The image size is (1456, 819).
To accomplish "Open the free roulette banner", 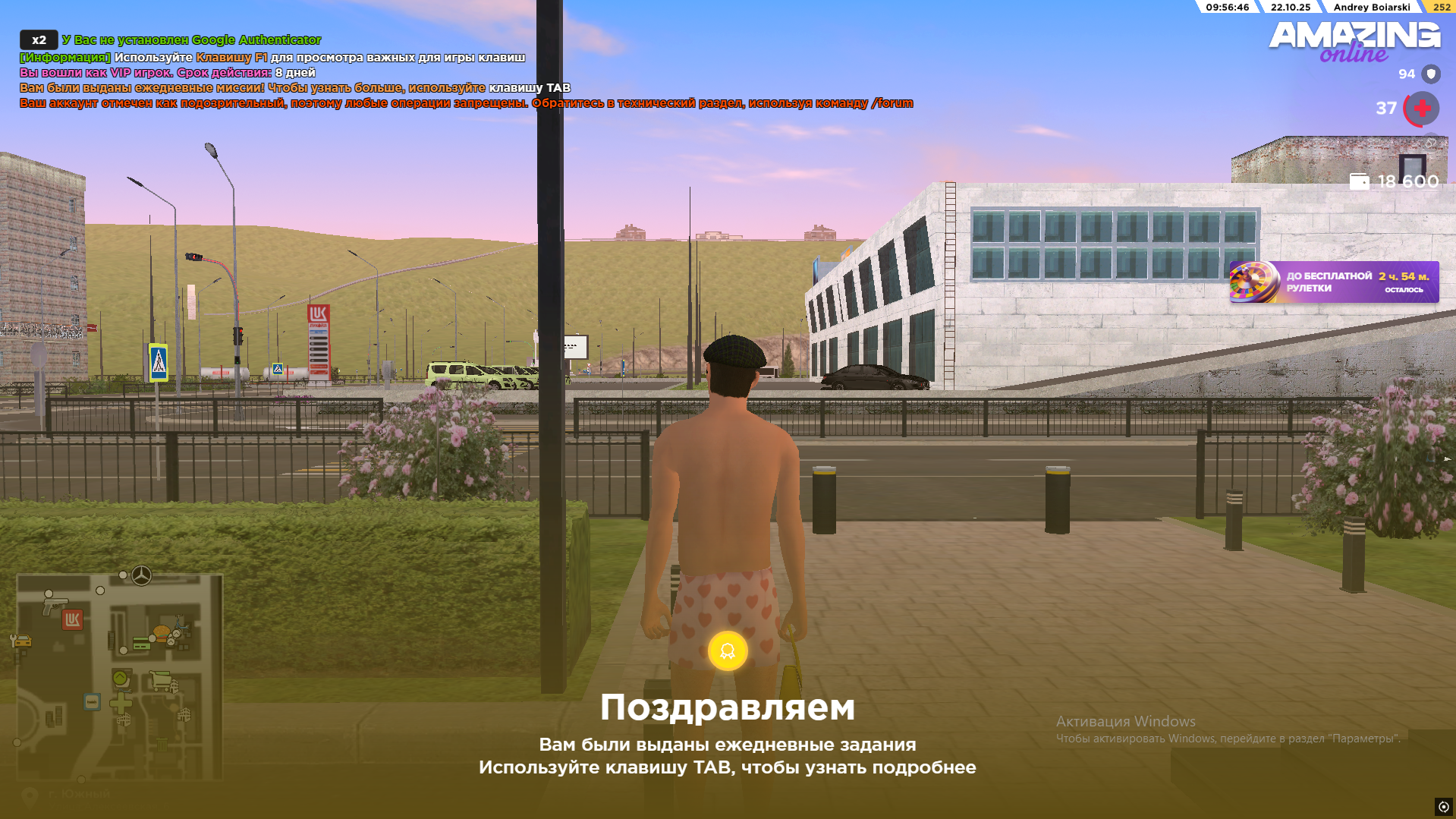I will coord(1334,282).
